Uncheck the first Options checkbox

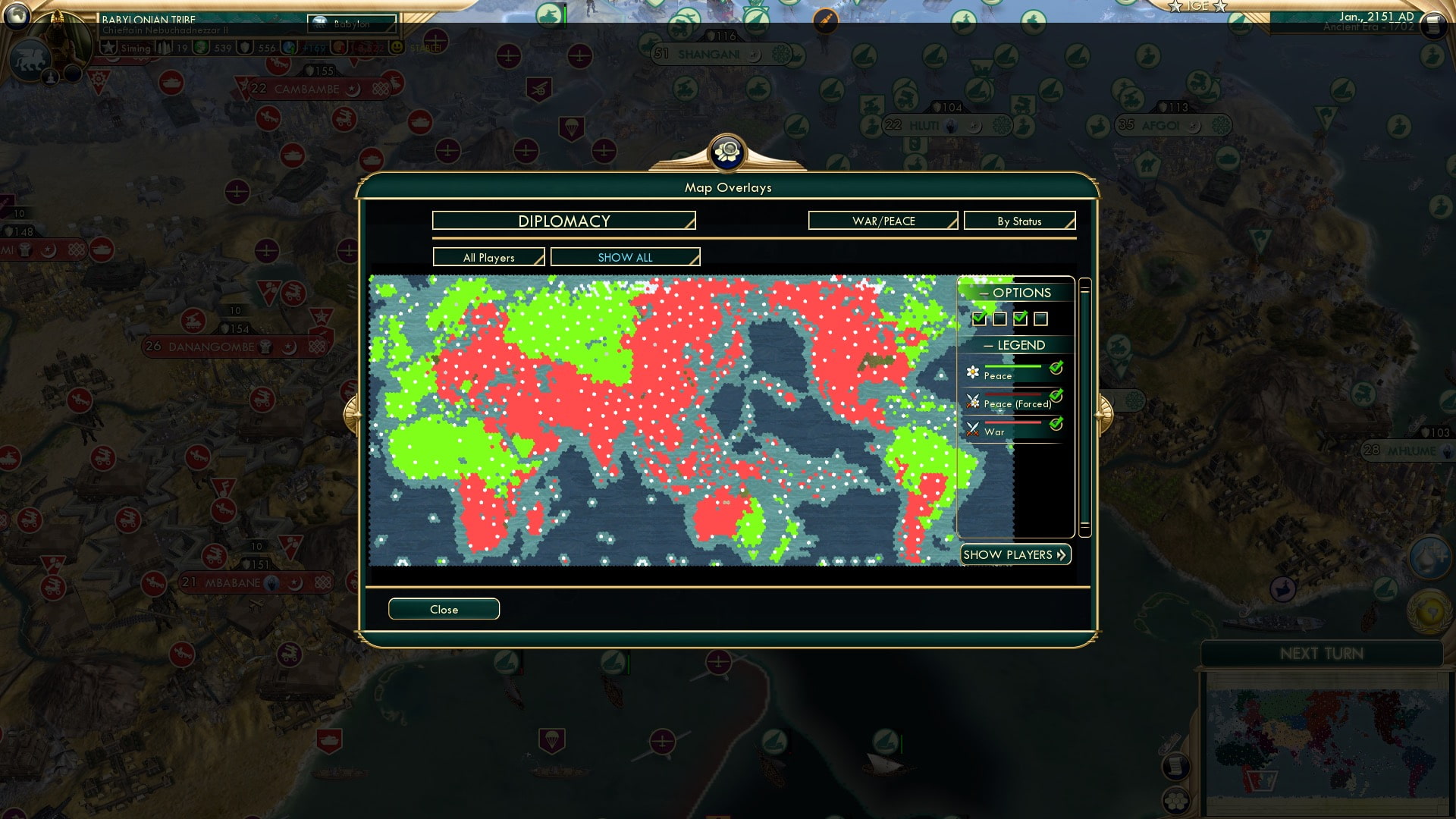coord(979,318)
